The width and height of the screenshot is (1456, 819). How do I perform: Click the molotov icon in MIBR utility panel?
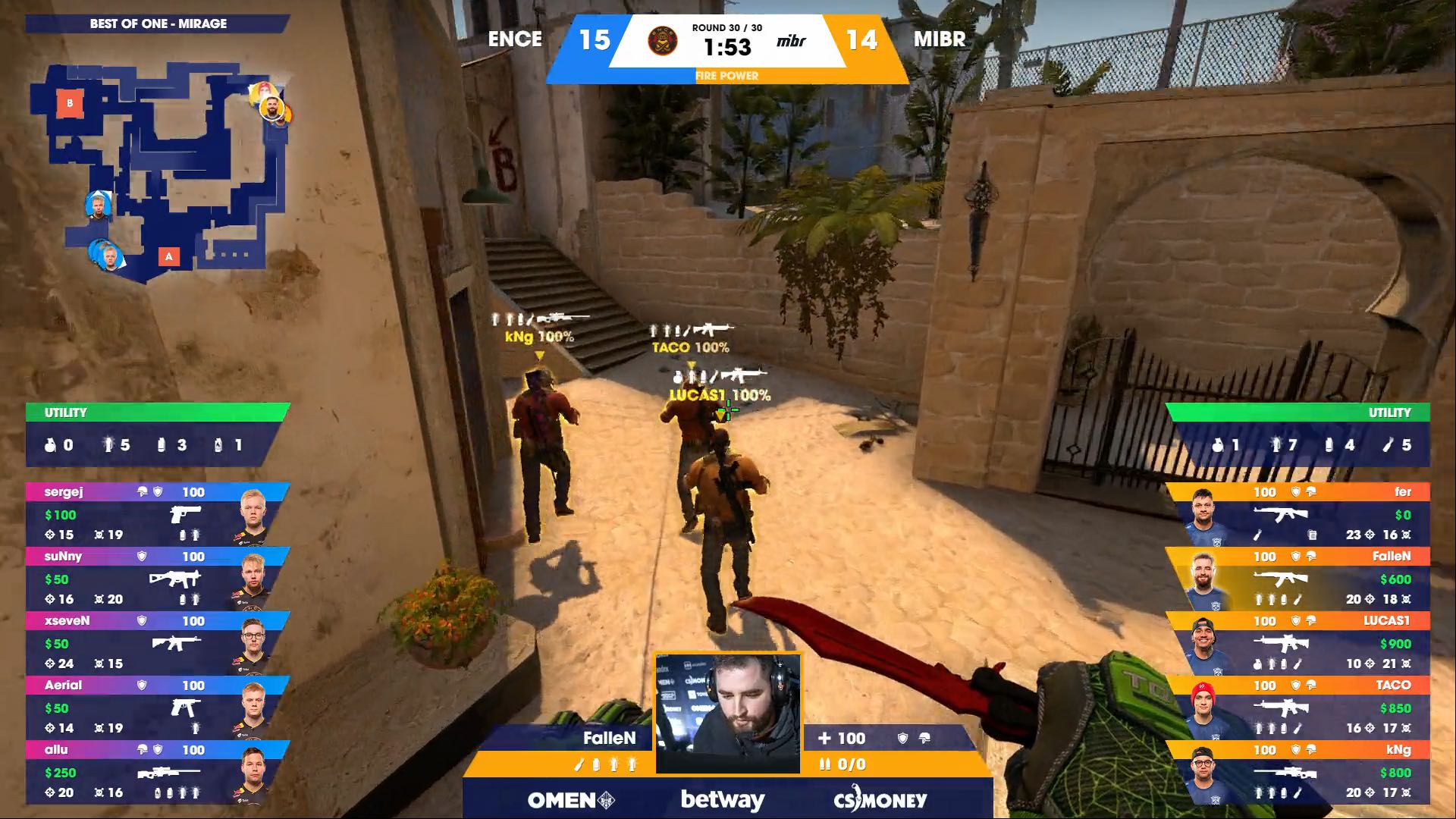click(1386, 446)
